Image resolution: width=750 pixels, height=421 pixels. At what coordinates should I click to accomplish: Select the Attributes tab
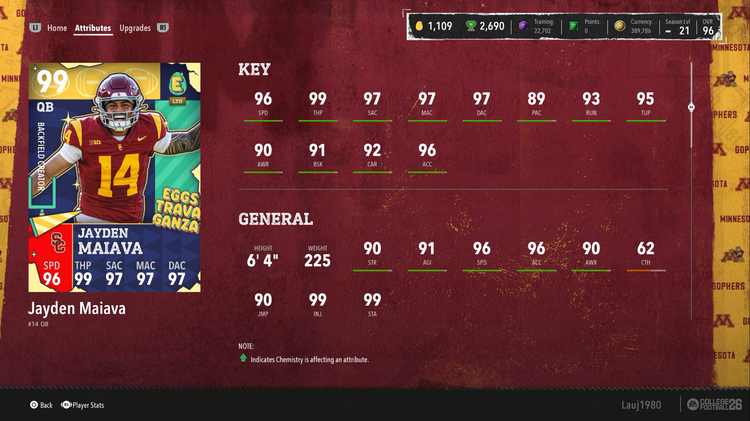tap(93, 28)
